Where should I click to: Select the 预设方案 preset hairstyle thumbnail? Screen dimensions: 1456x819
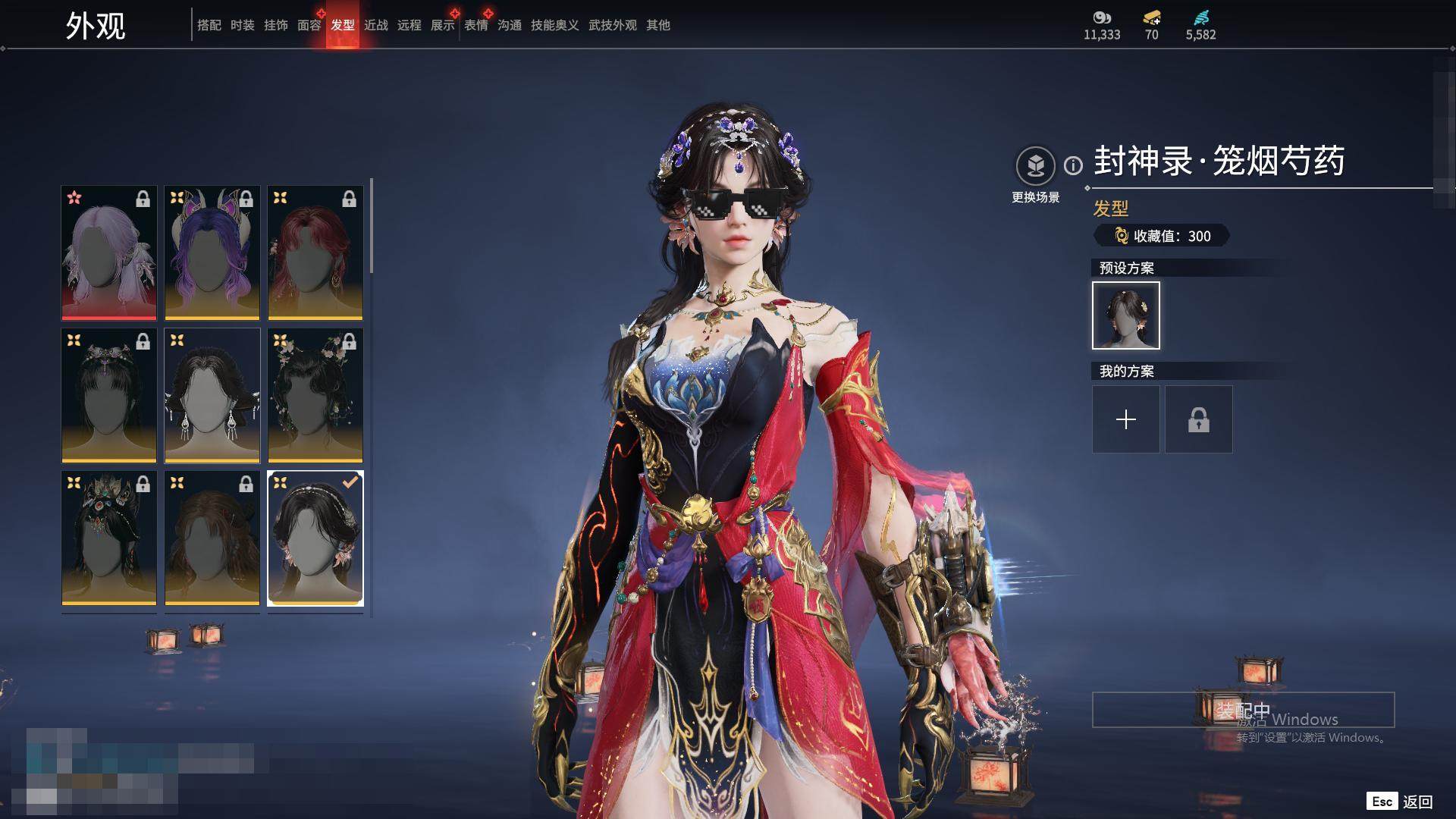tap(1125, 315)
